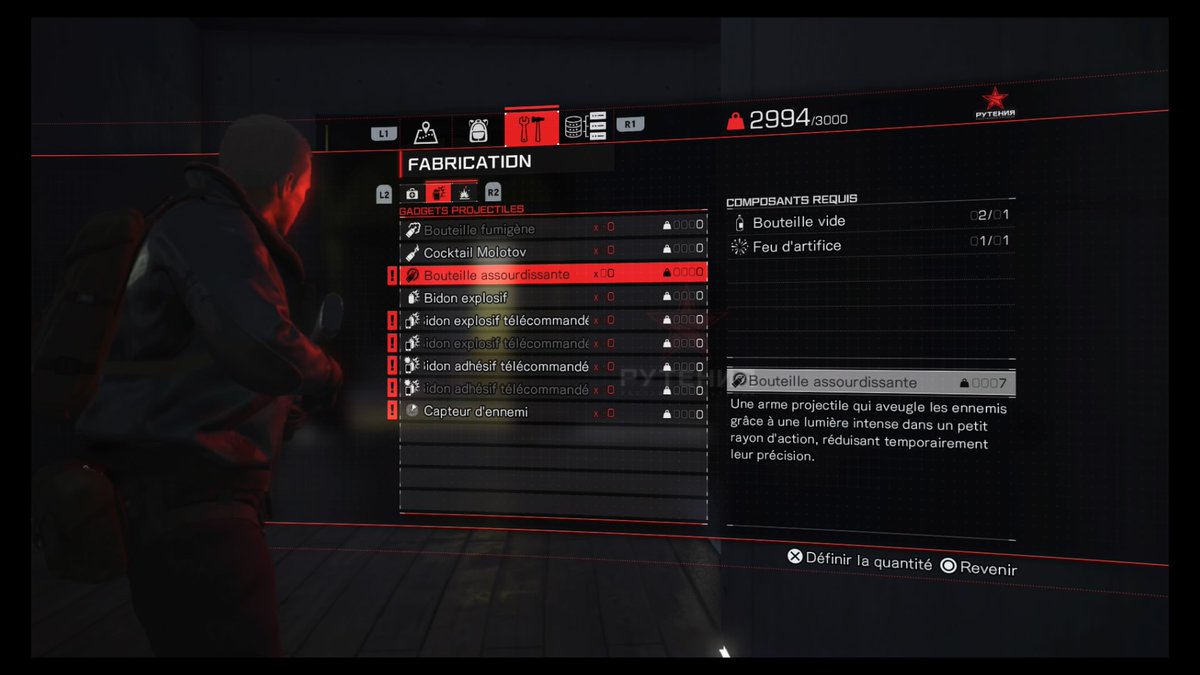Show the medkit crafting category
This screenshot has width=1200, height=675.
click(x=411, y=193)
